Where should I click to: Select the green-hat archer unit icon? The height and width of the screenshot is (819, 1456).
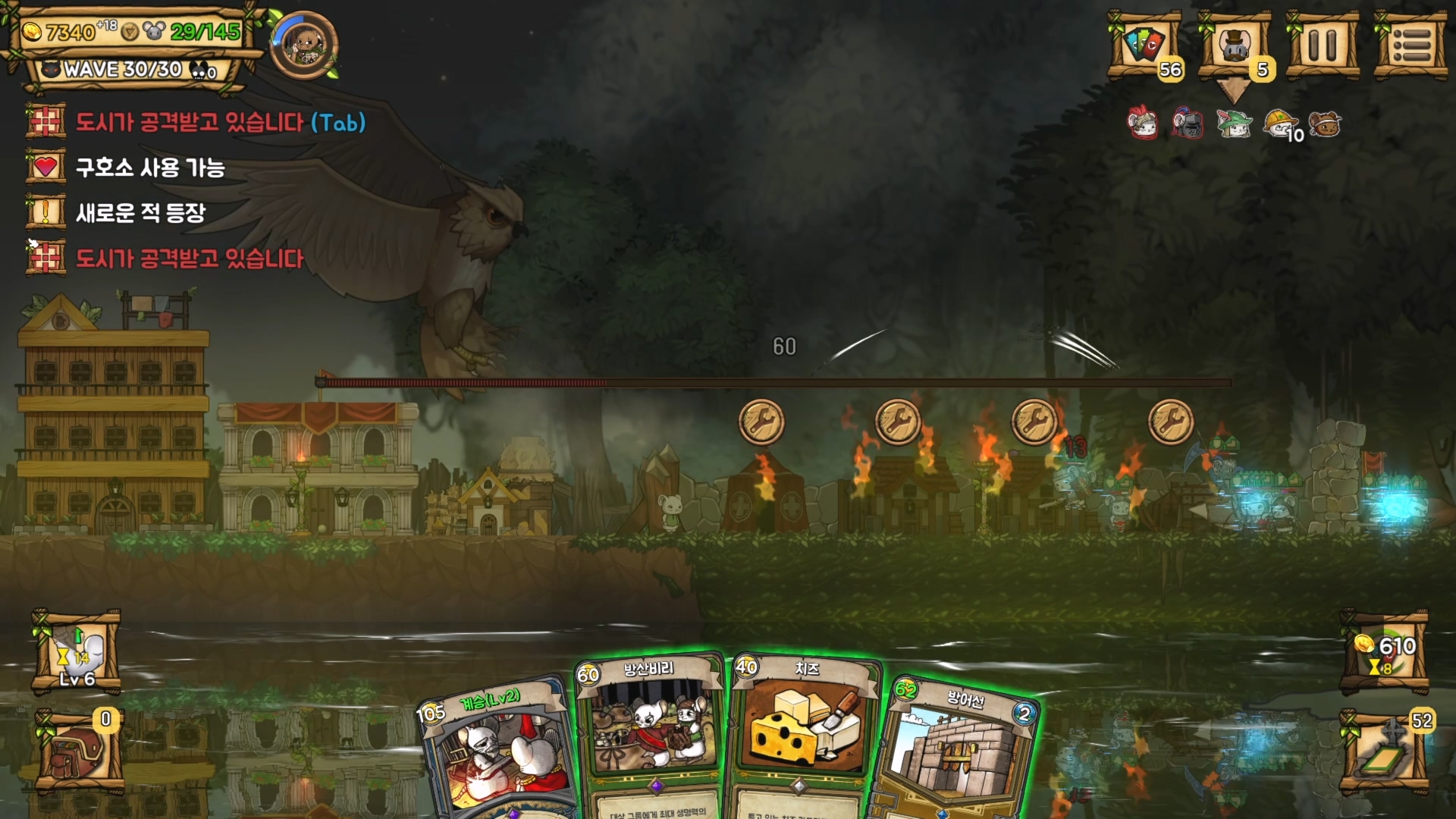[x=1234, y=123]
